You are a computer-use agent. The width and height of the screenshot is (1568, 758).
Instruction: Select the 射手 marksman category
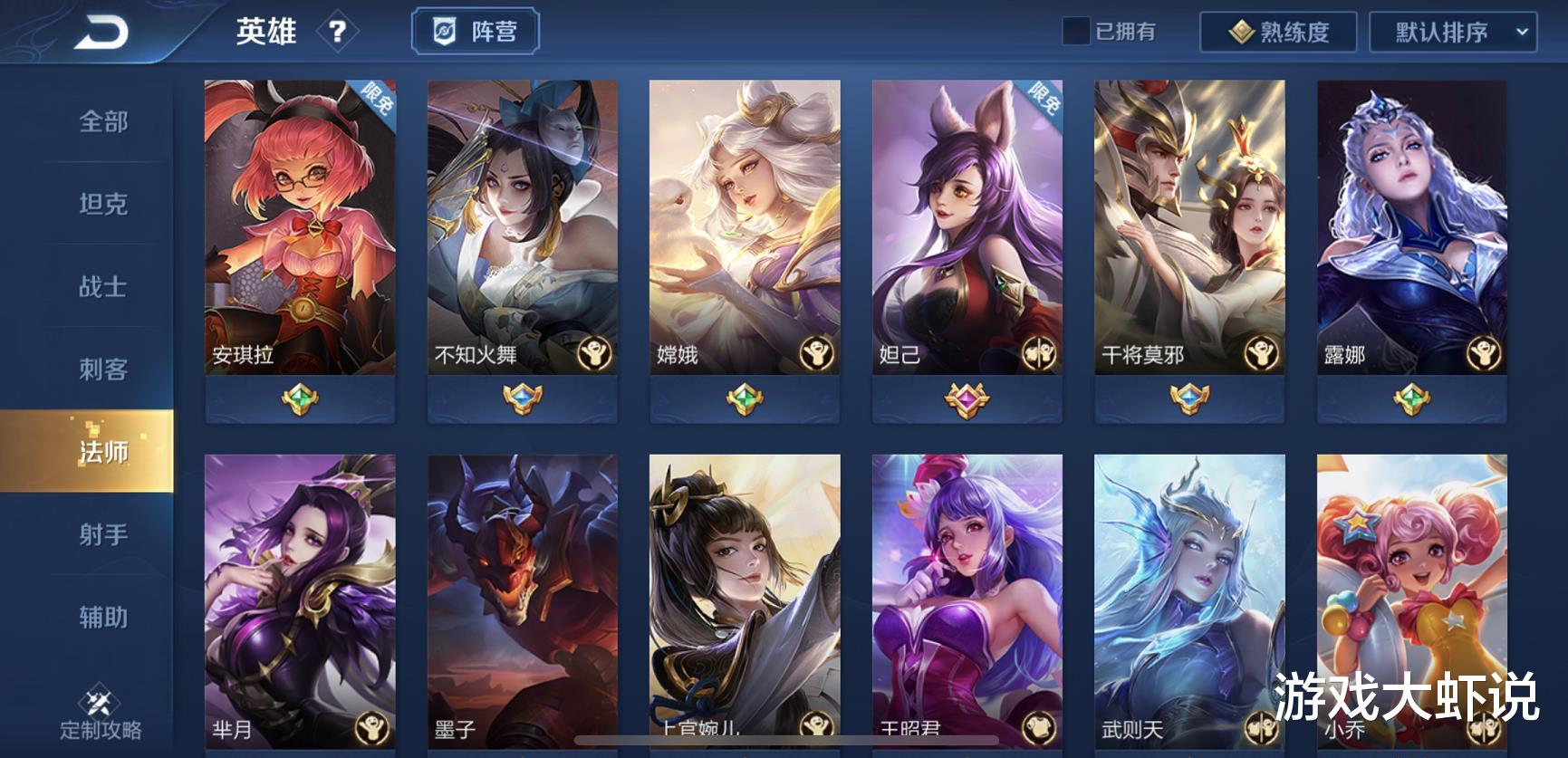click(x=102, y=534)
